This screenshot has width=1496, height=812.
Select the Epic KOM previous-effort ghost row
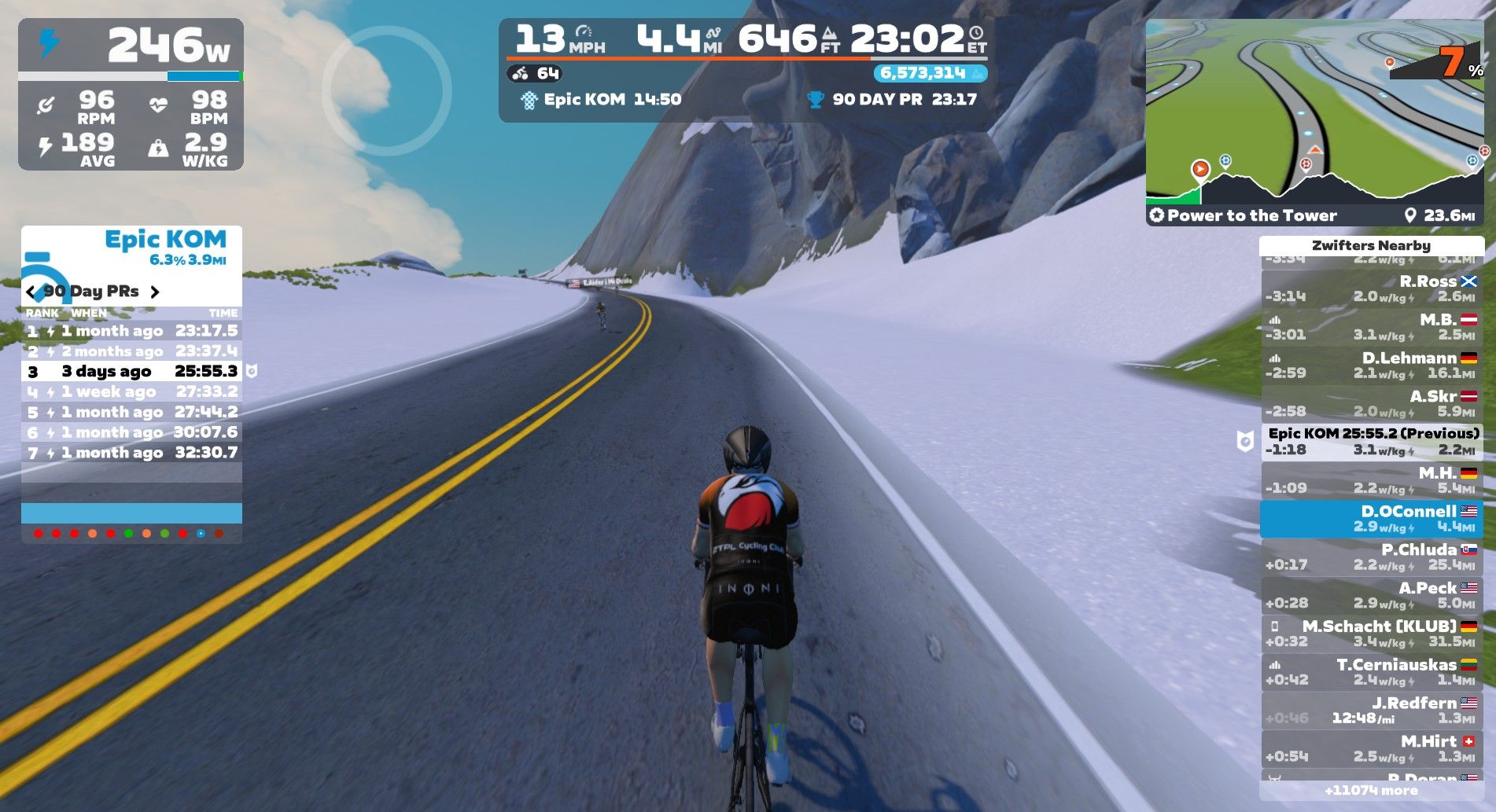(x=1372, y=442)
